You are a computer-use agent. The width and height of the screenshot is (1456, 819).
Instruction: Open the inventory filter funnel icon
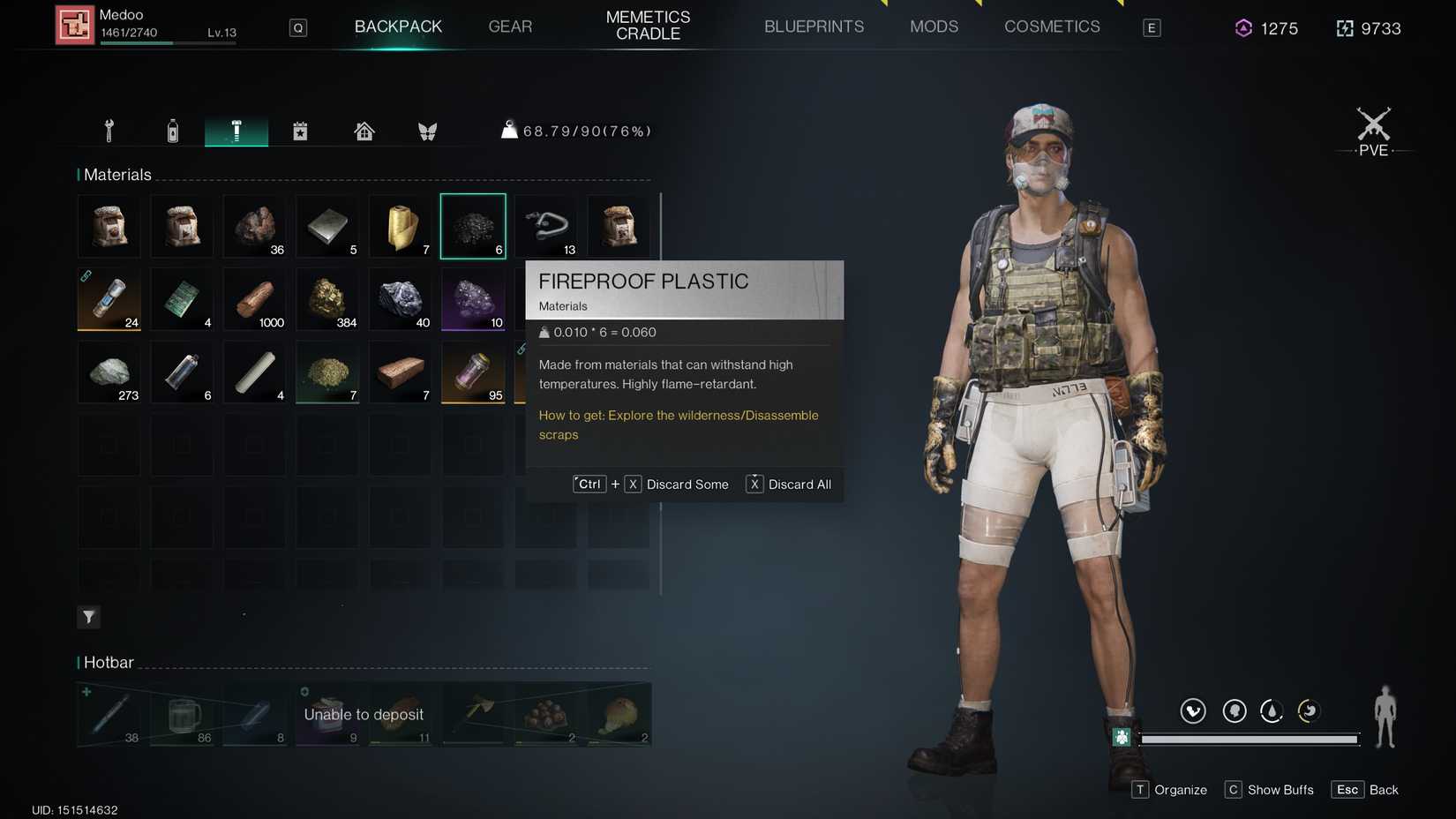tap(88, 617)
